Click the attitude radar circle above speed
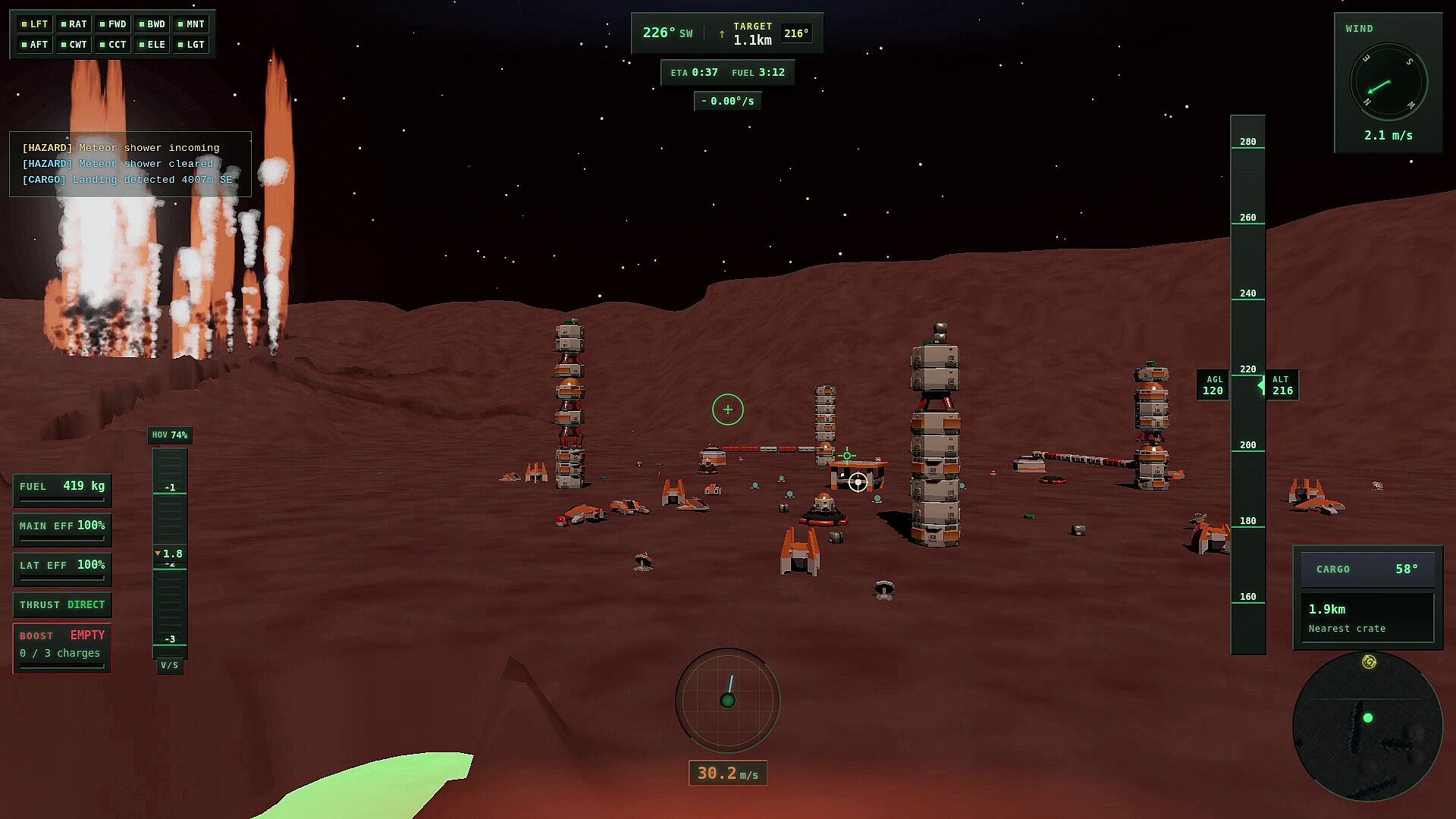 coord(728,700)
